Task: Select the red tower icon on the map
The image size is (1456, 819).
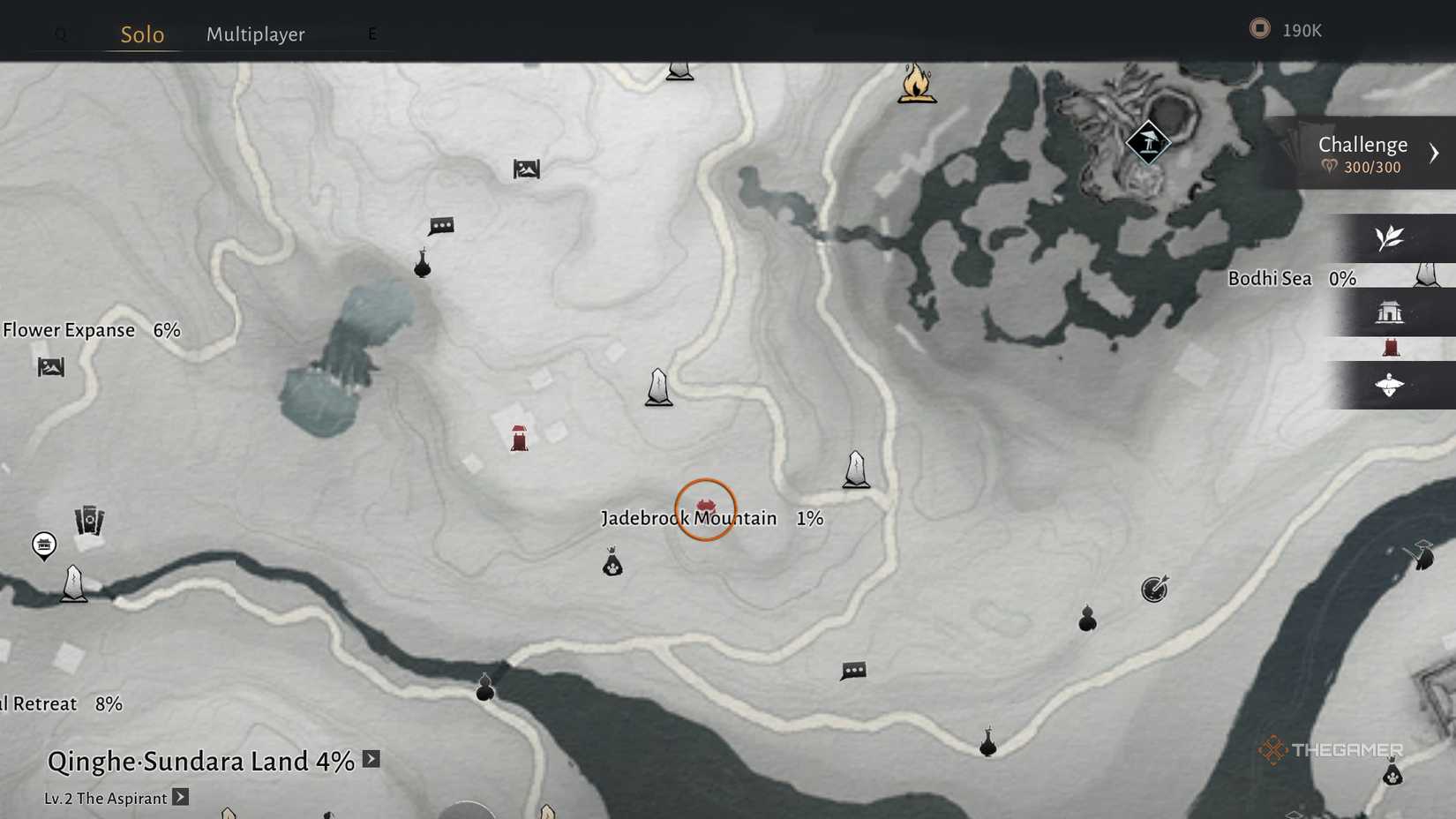Action: [x=519, y=438]
